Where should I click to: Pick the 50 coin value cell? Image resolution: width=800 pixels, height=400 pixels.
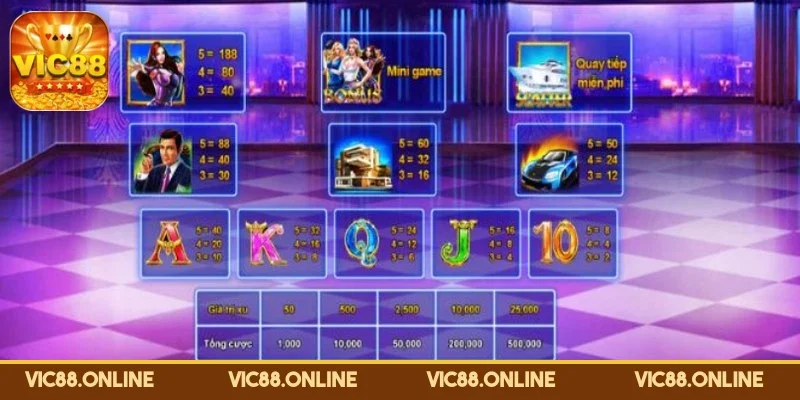pos(289,310)
